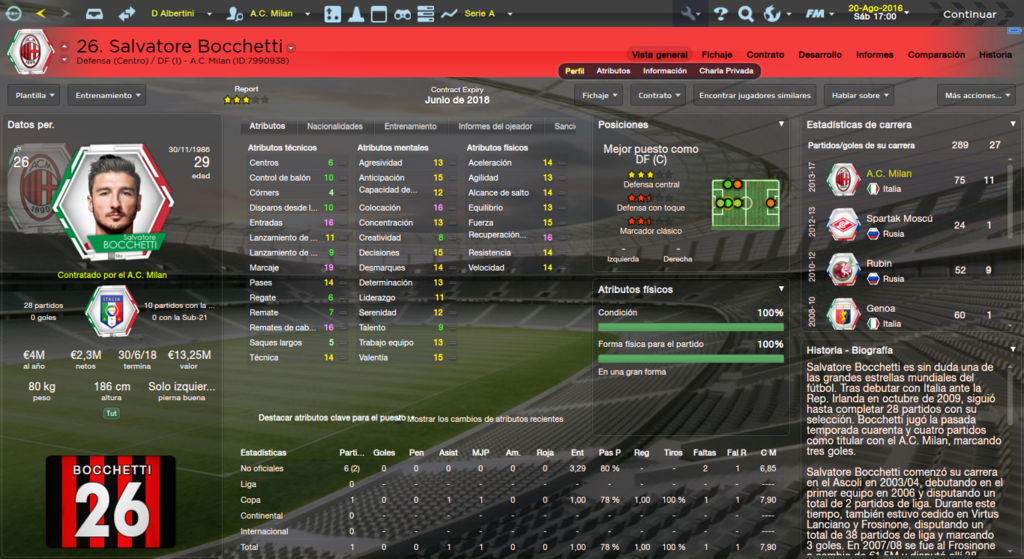Image resolution: width=1024 pixels, height=559 pixels.
Task: Open the FM main menu
Action: pos(820,14)
